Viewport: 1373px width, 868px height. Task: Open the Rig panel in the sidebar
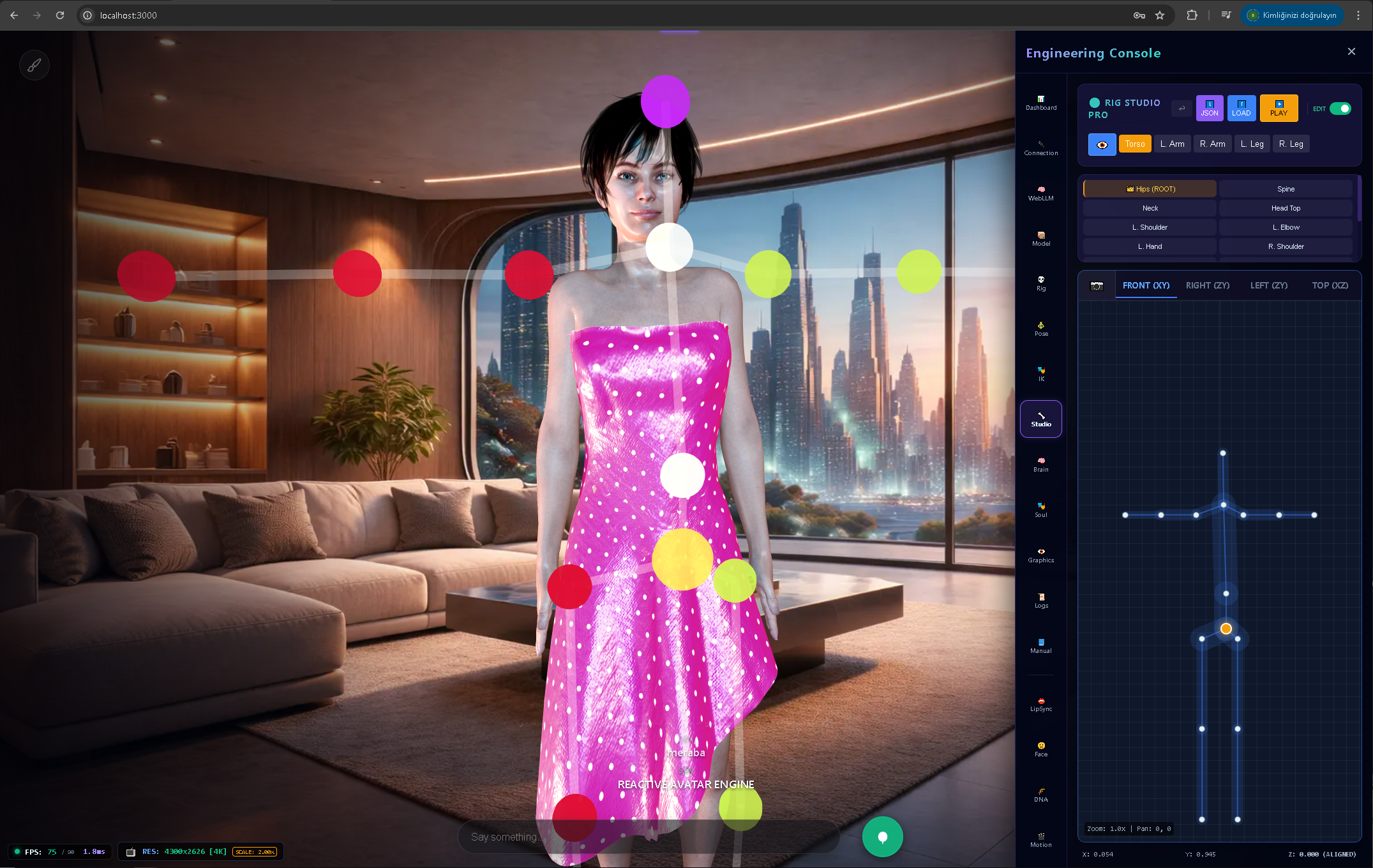click(1041, 282)
